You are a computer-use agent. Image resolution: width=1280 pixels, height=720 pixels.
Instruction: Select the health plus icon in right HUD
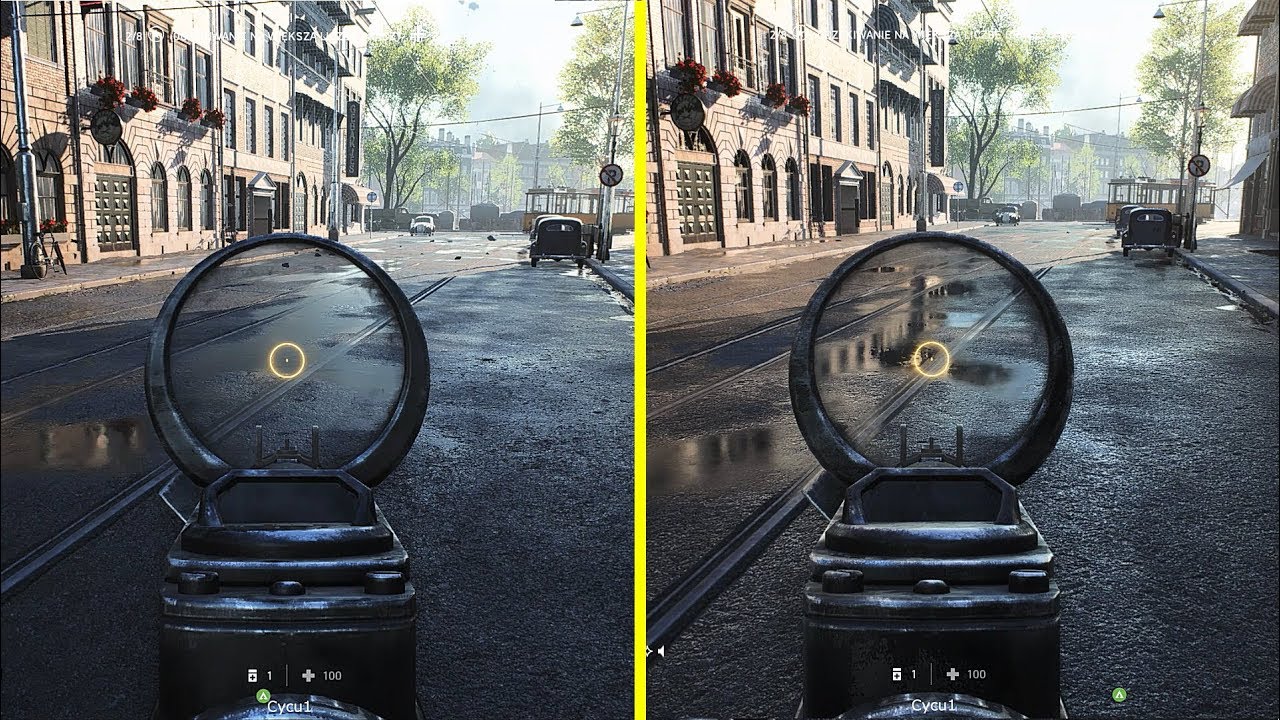point(952,675)
